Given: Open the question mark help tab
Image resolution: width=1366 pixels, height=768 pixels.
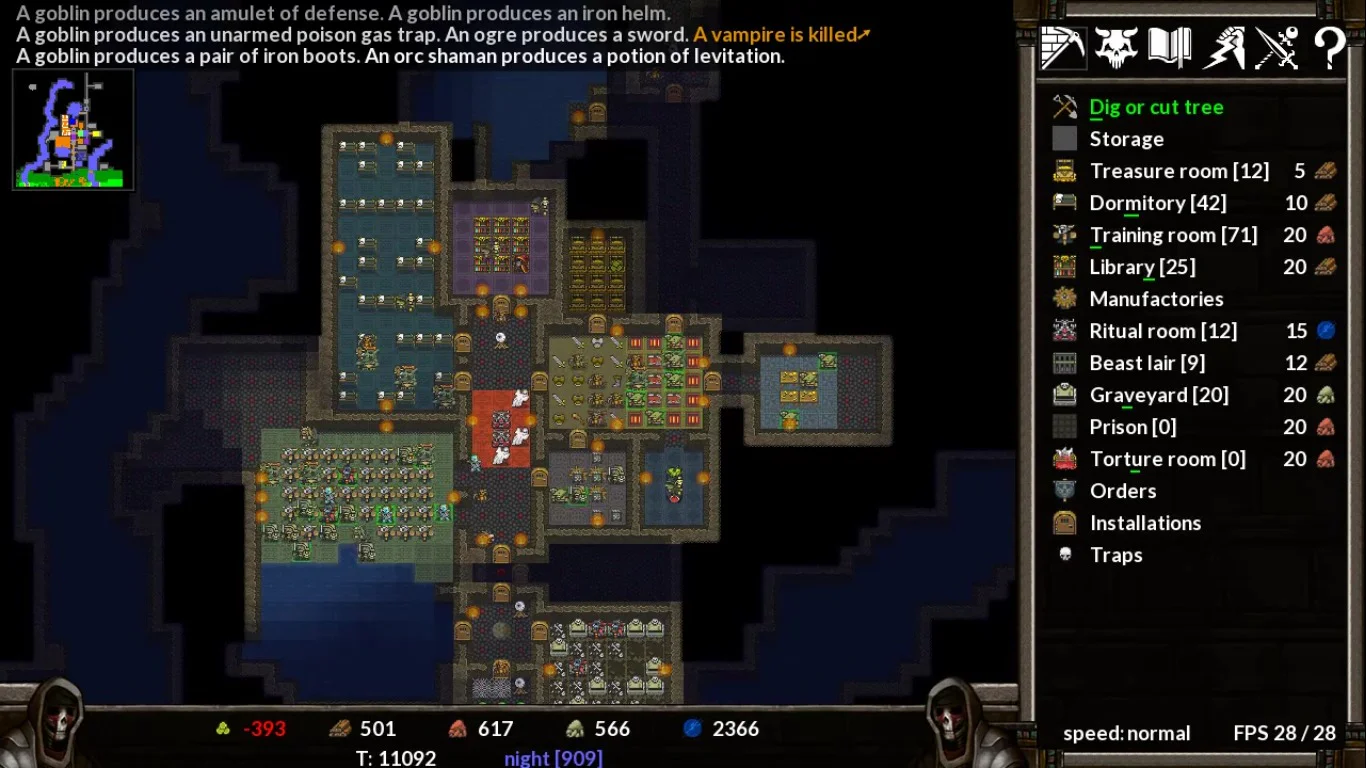Looking at the screenshot, I should [x=1329, y=47].
